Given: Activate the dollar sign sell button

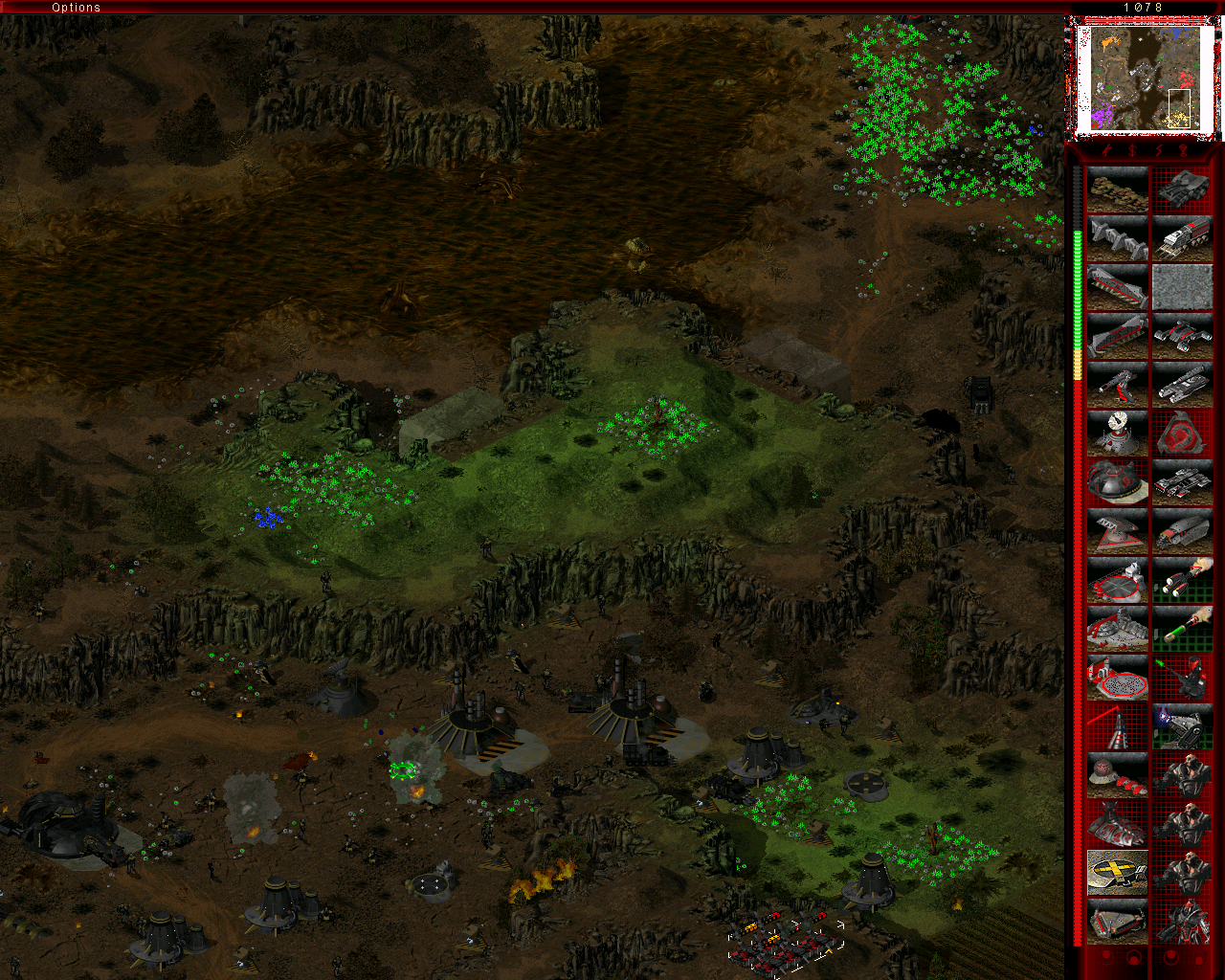Looking at the screenshot, I should click(x=1132, y=151).
